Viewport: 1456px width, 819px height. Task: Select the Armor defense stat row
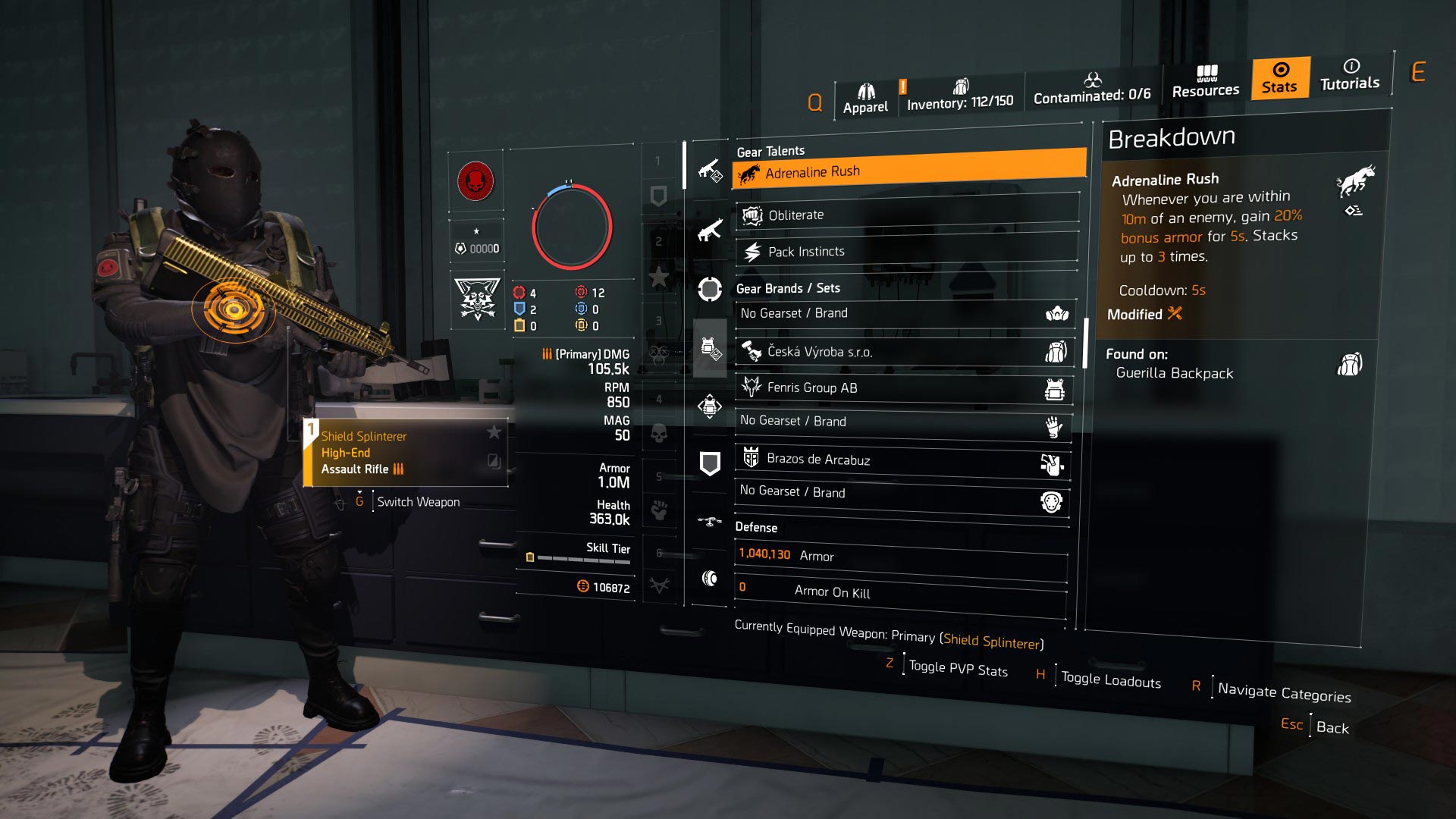901,556
